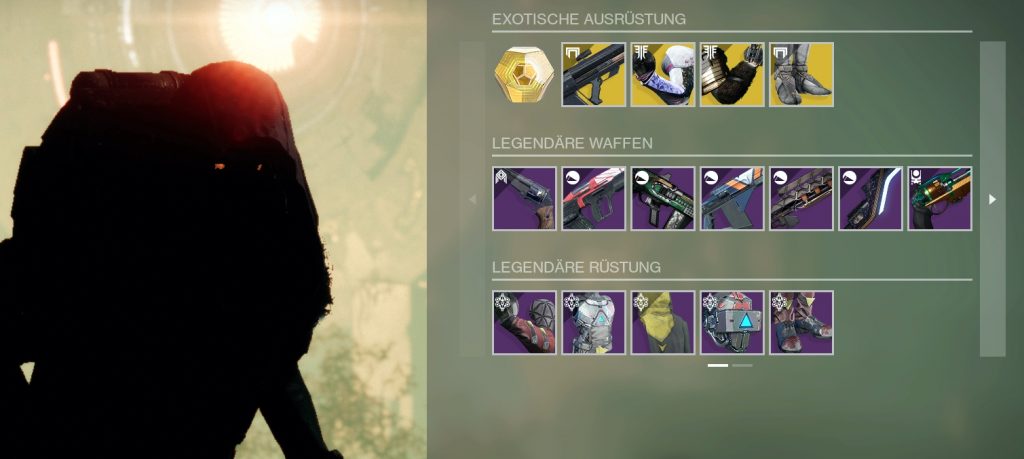The image size is (1024, 459).
Task: Inspect the legendary weapon with glowing white blade
Action: coord(870,199)
